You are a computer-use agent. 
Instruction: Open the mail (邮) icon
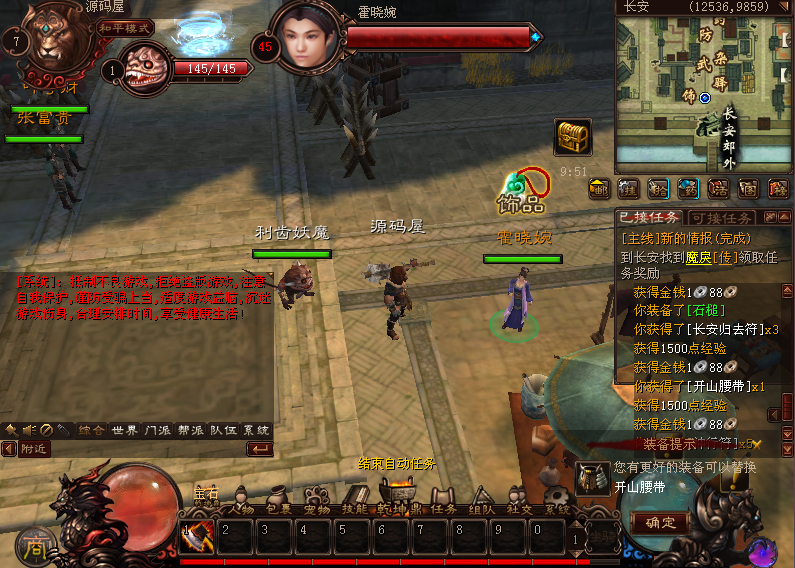[600, 189]
